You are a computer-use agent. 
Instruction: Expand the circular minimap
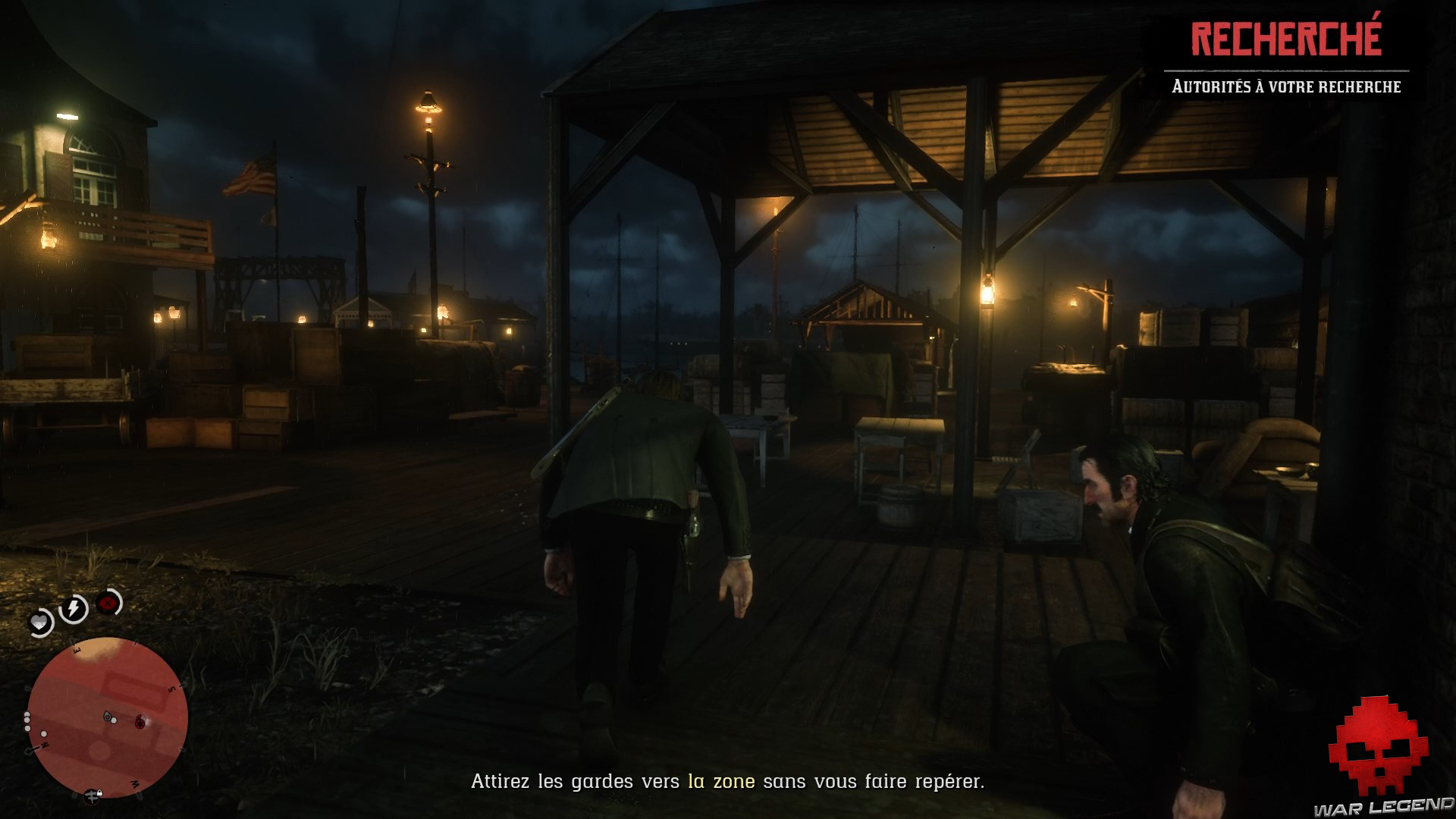coord(105,718)
